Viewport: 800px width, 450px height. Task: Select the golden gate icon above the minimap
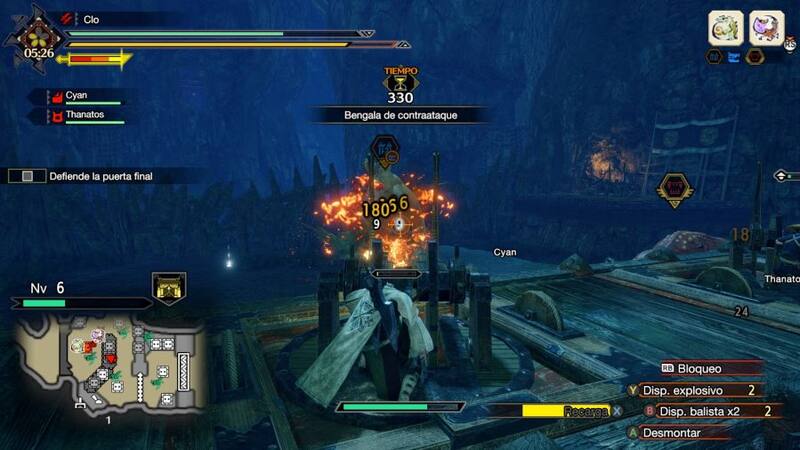point(168,289)
